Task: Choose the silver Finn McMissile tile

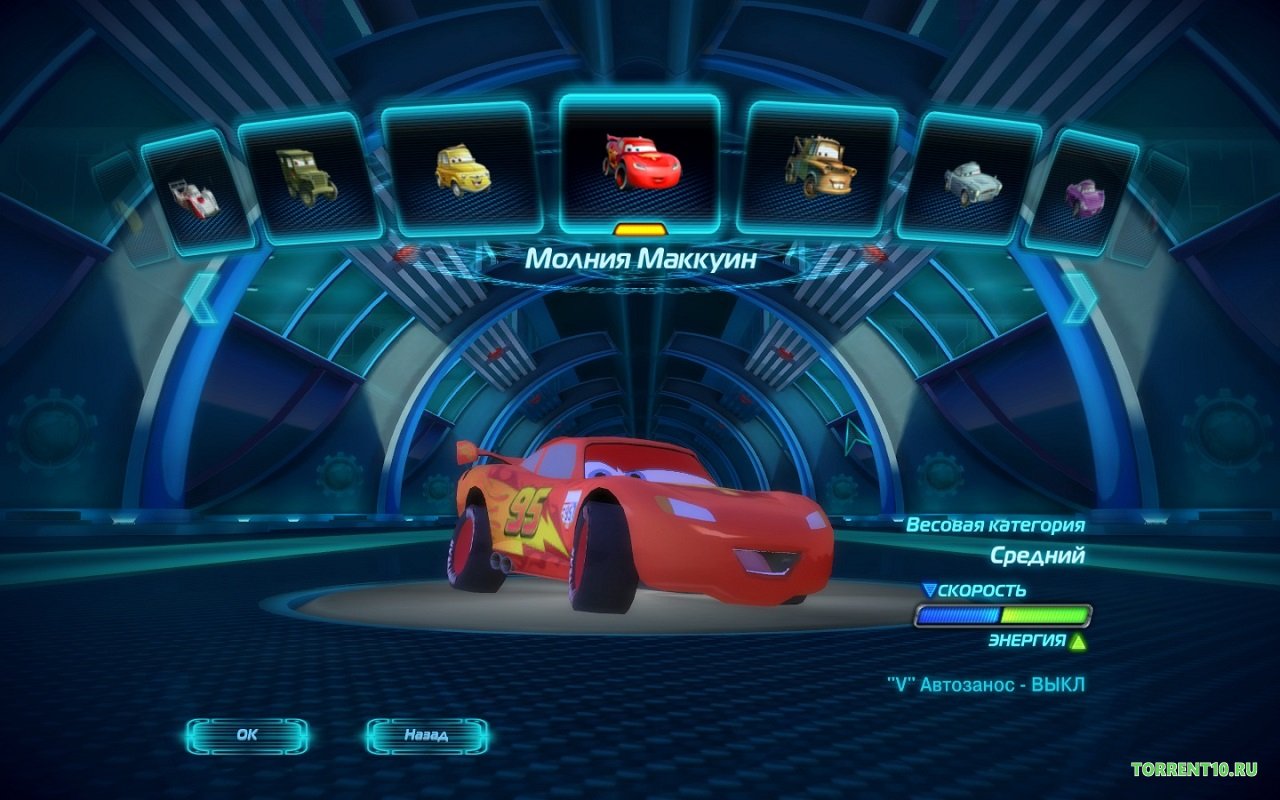Action: [972, 178]
